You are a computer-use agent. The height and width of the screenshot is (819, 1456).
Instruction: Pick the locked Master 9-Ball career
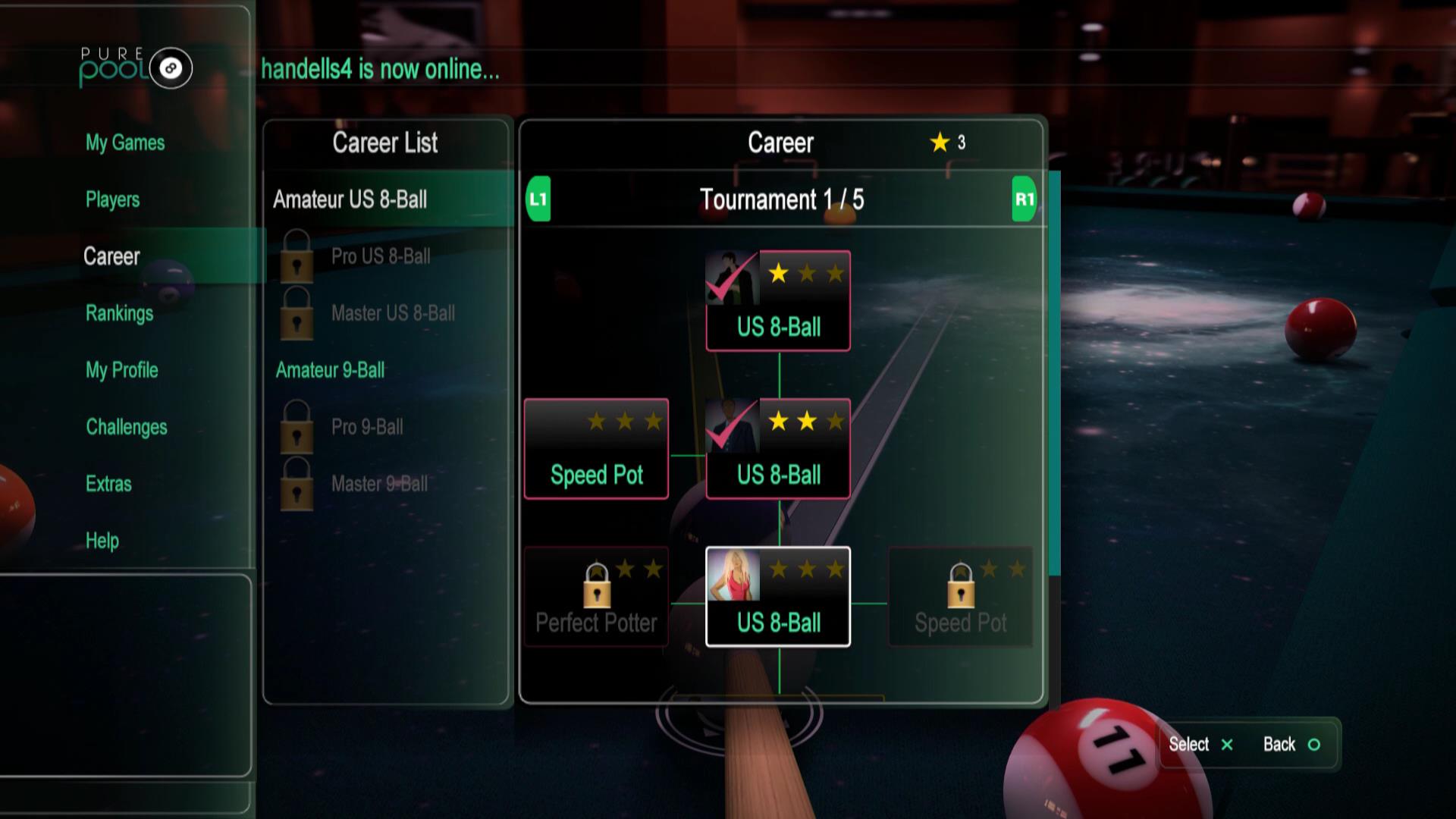(379, 484)
